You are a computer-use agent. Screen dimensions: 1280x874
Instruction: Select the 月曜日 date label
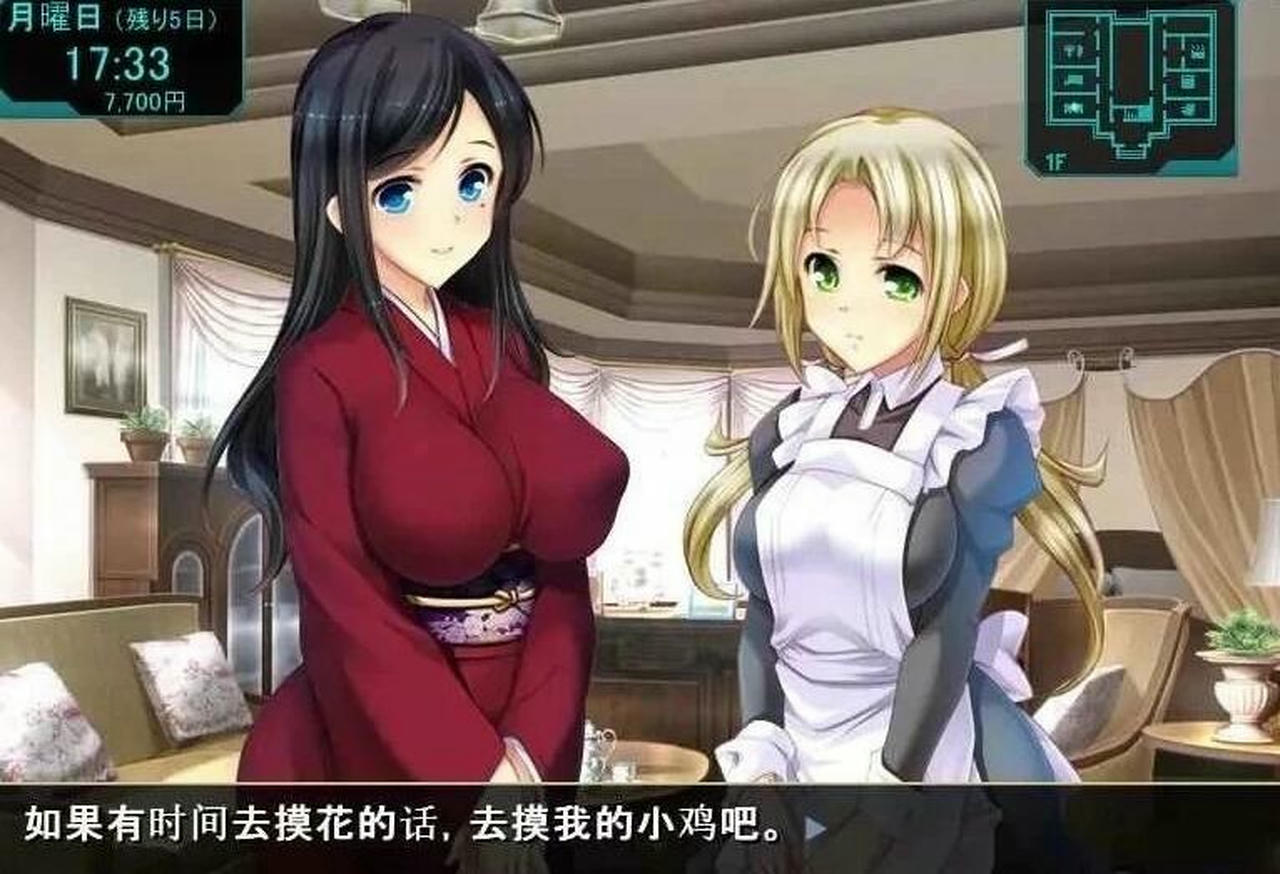click(55, 15)
